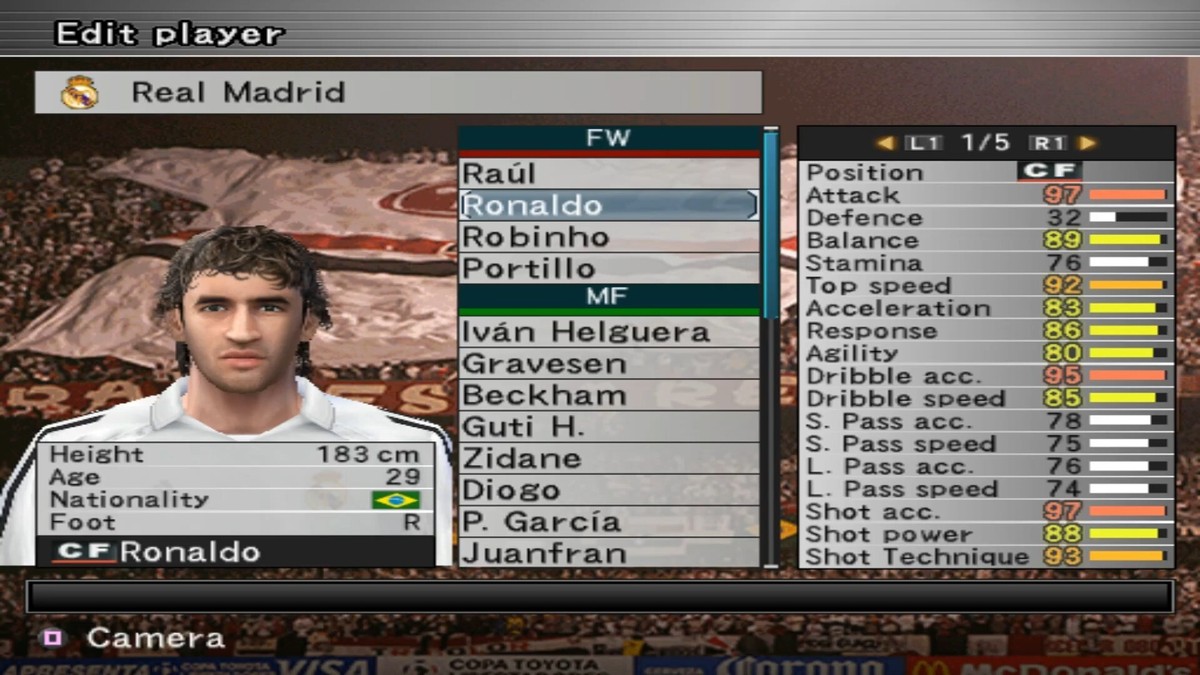Pick Beckham from the player list
This screenshot has height=675, width=1200.
click(608, 395)
